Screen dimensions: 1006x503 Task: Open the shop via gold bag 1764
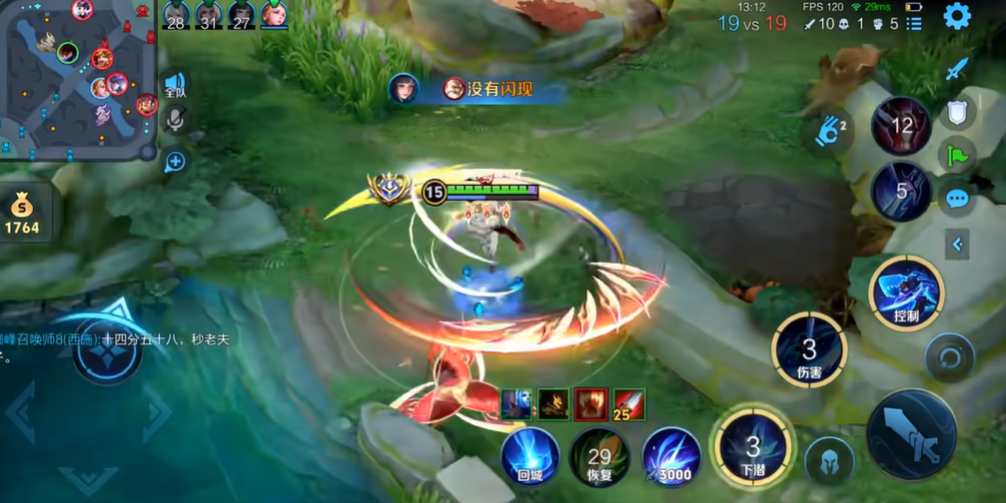click(22, 214)
